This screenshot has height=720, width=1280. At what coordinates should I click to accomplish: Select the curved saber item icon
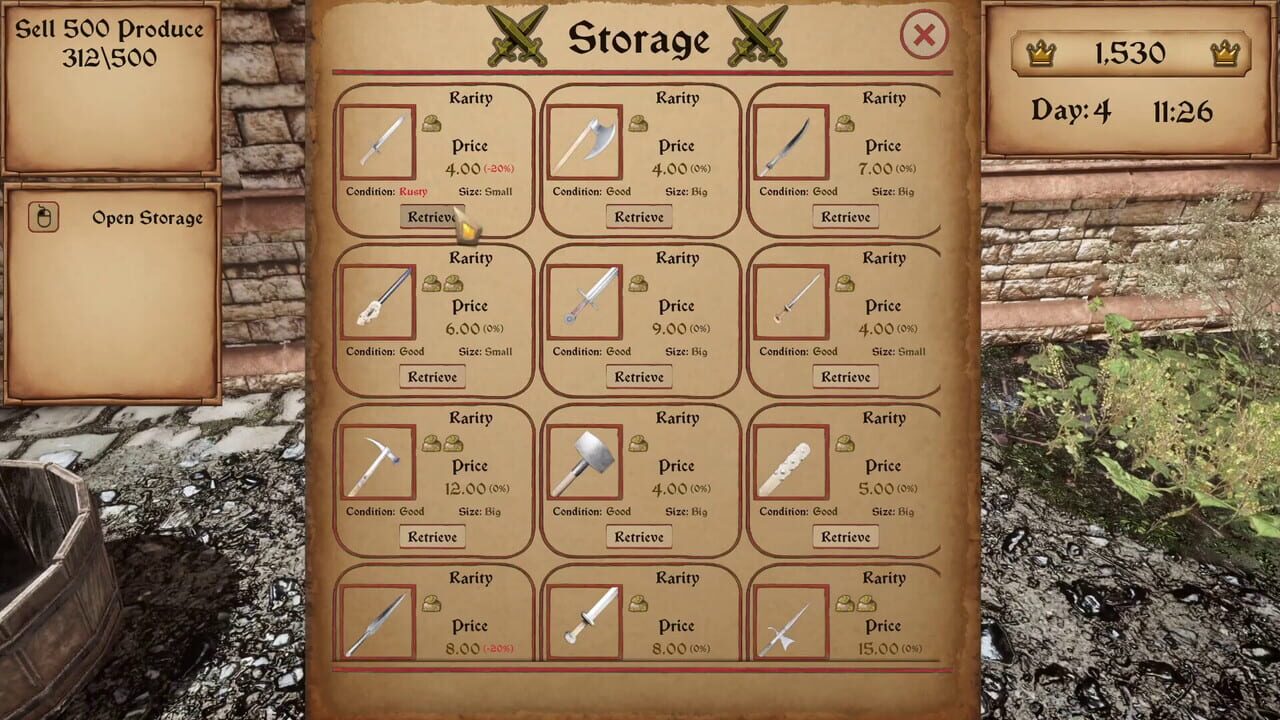pyautogui.click(x=789, y=141)
